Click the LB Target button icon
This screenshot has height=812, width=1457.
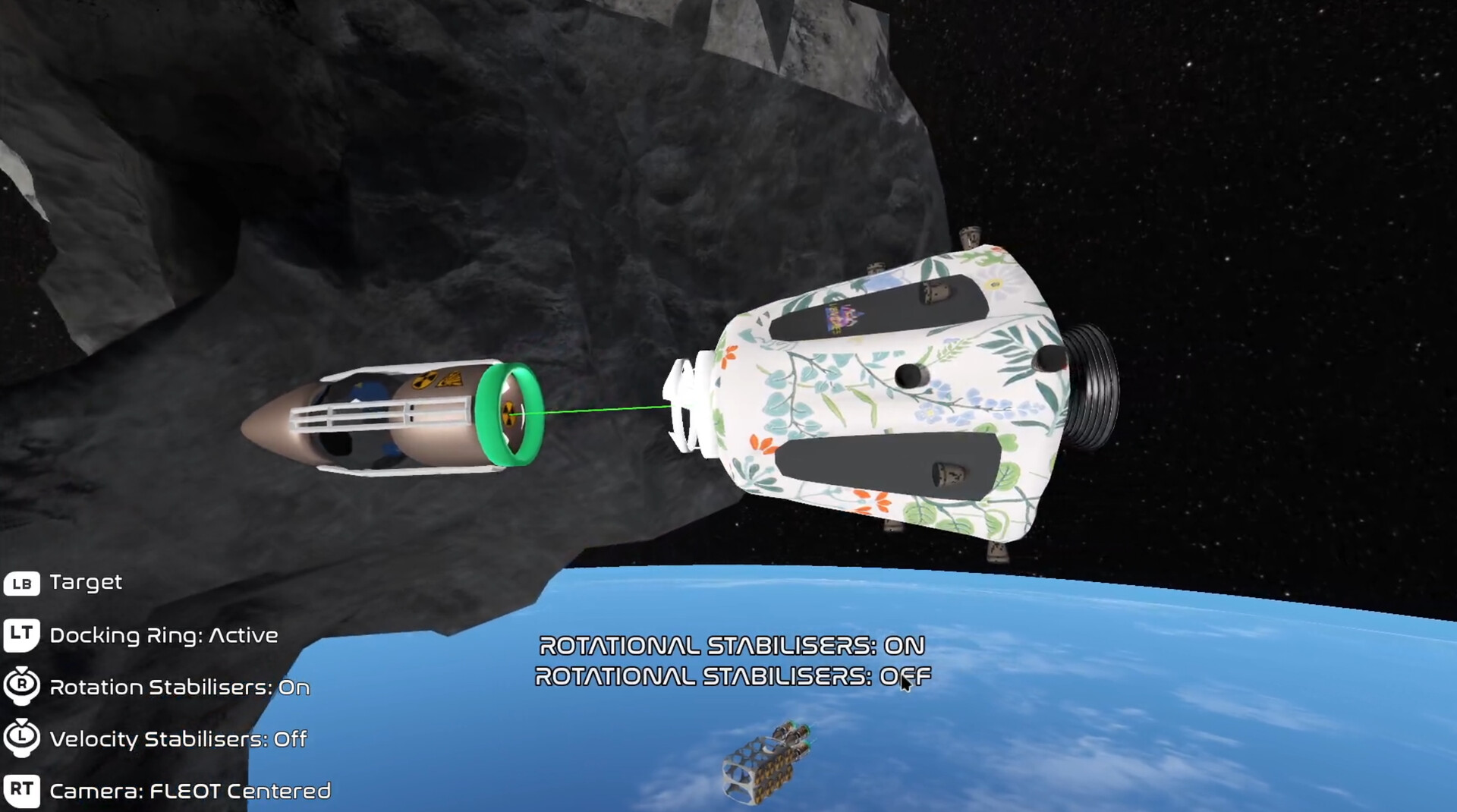click(23, 583)
